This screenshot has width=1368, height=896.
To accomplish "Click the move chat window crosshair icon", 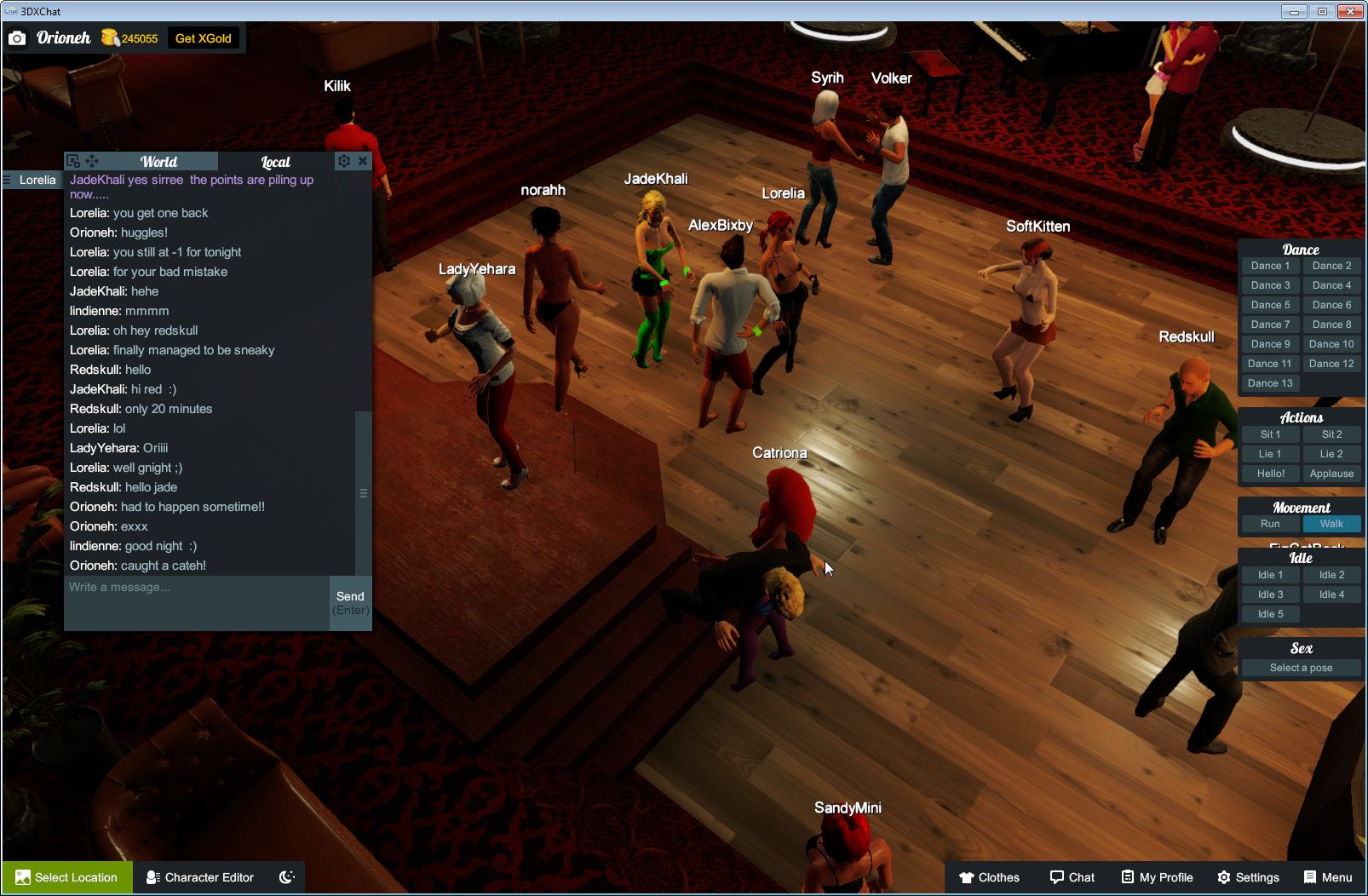I will [92, 161].
